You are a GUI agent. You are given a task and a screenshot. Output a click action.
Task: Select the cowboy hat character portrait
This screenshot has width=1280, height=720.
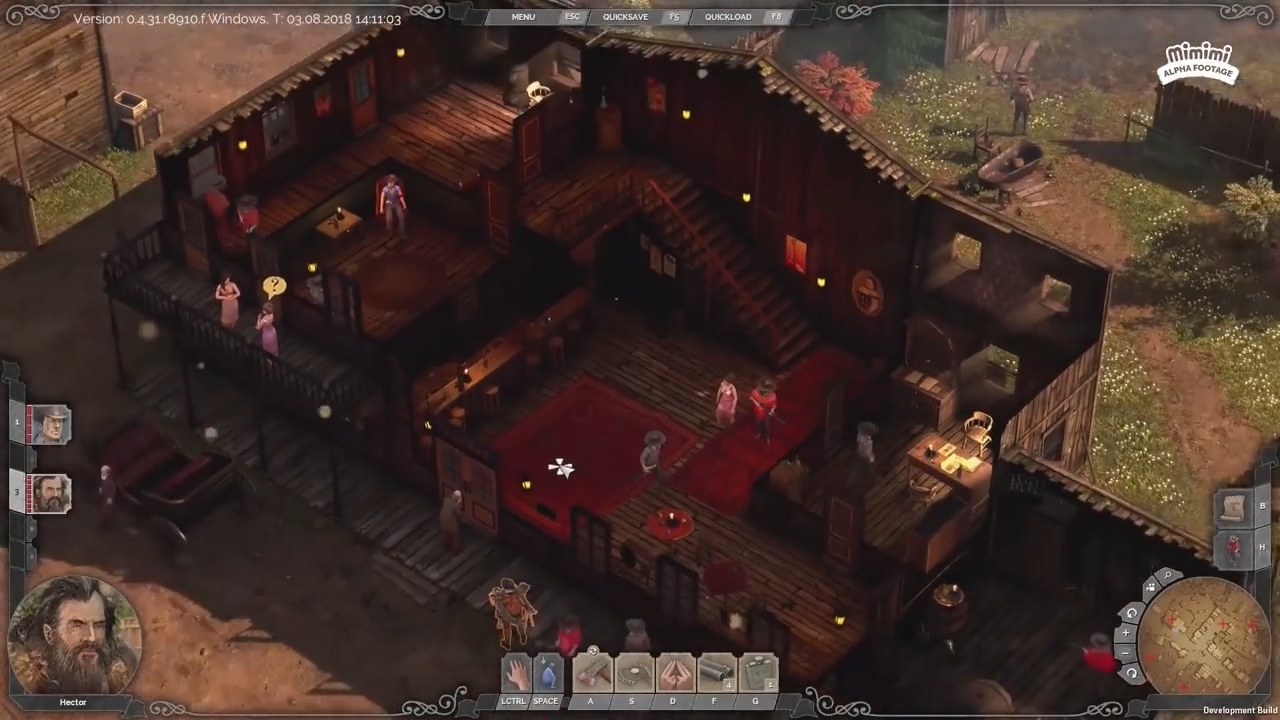click(x=49, y=425)
